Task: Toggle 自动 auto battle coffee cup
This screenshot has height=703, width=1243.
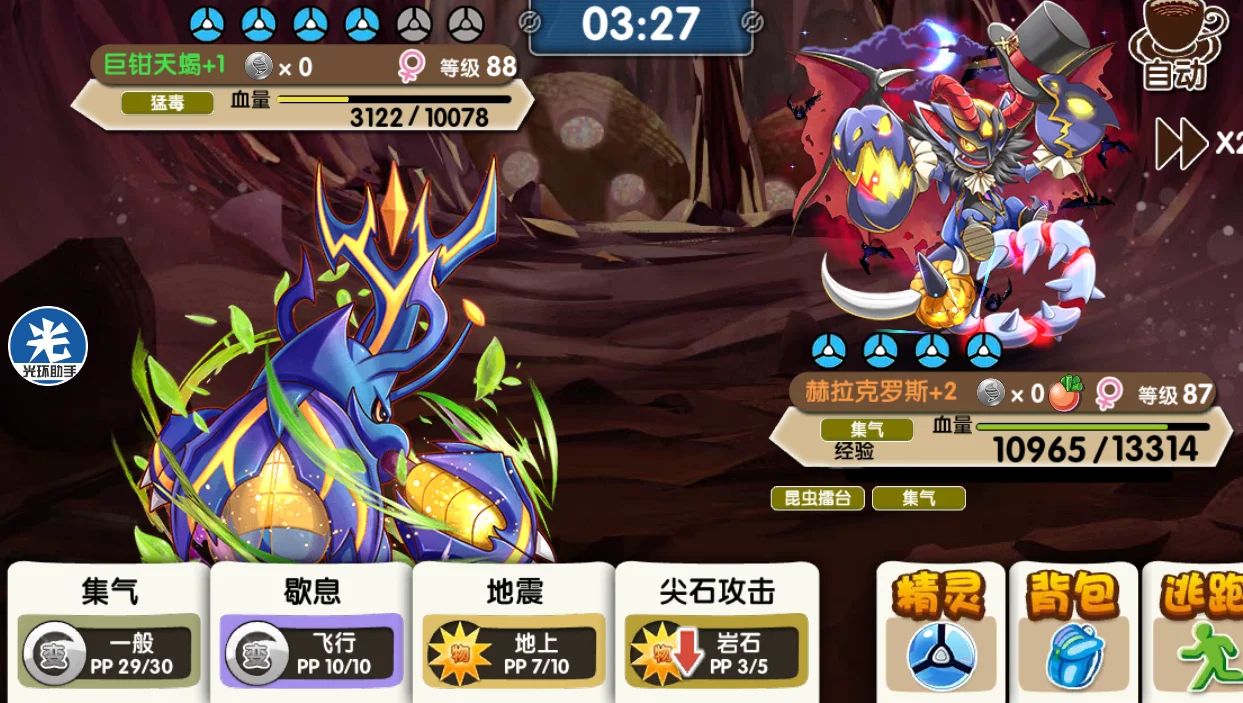Action: point(1176,45)
